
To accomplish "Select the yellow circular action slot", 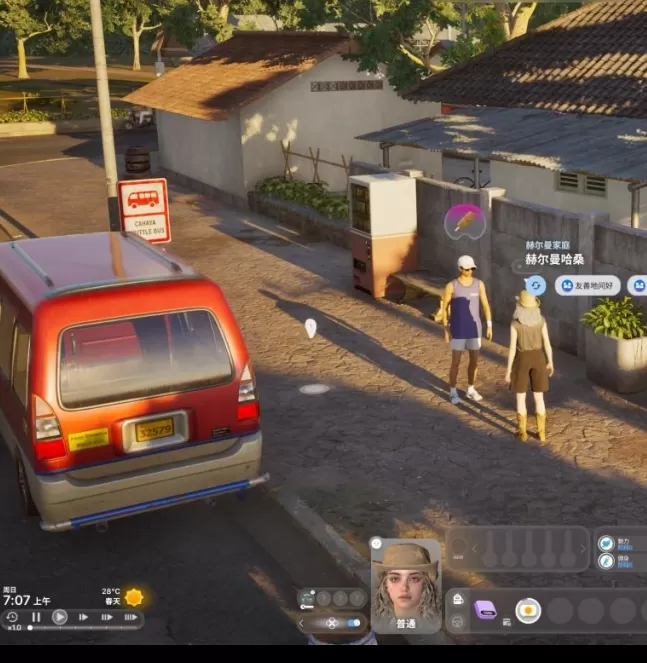I will (x=528, y=610).
